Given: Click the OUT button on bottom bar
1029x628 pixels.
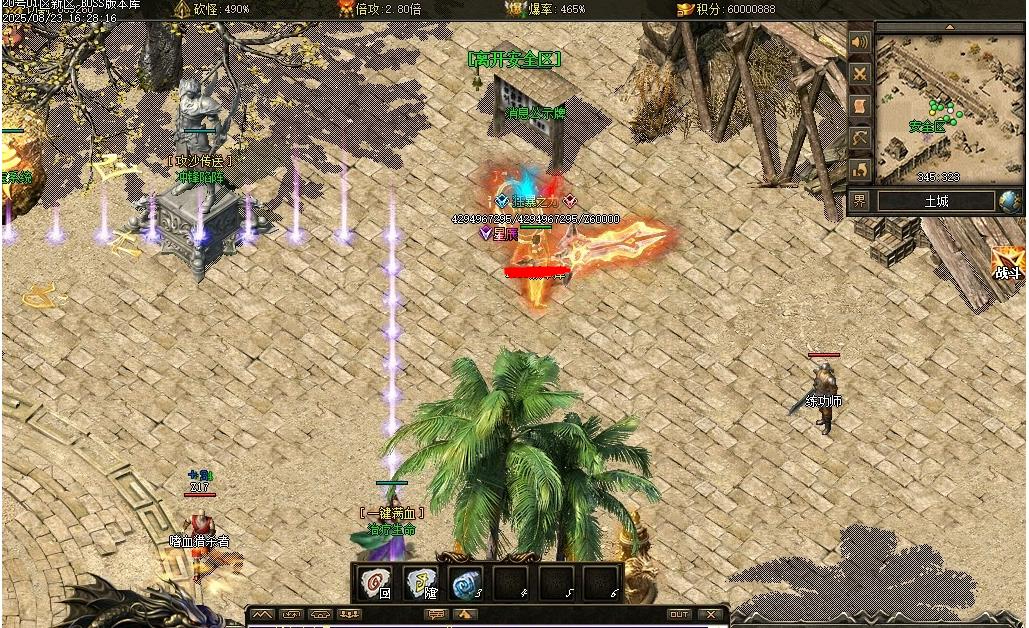Looking at the screenshot, I should (x=679, y=614).
